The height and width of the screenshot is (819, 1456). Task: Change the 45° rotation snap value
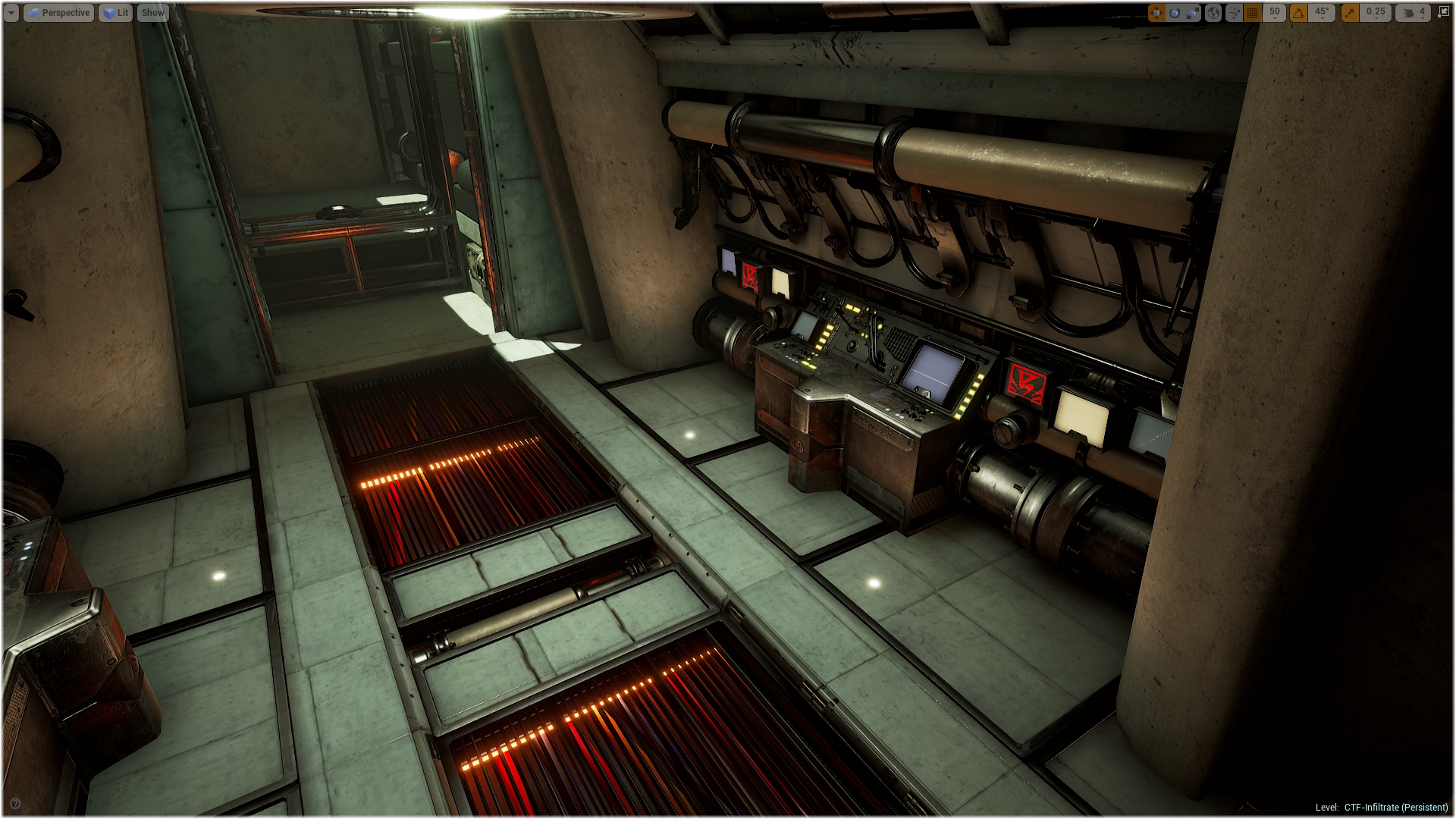(1322, 13)
